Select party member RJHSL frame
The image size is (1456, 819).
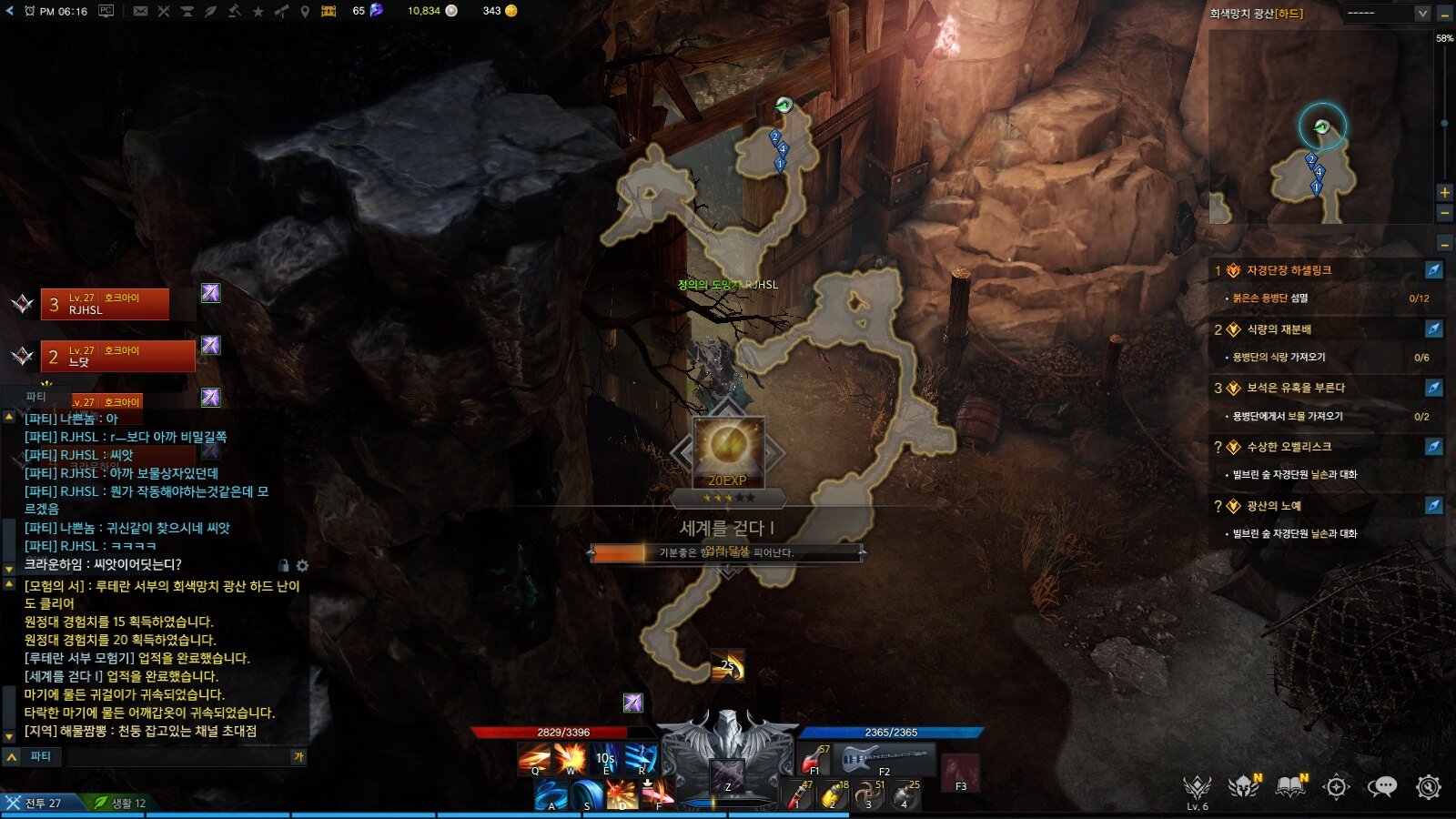(x=105, y=304)
